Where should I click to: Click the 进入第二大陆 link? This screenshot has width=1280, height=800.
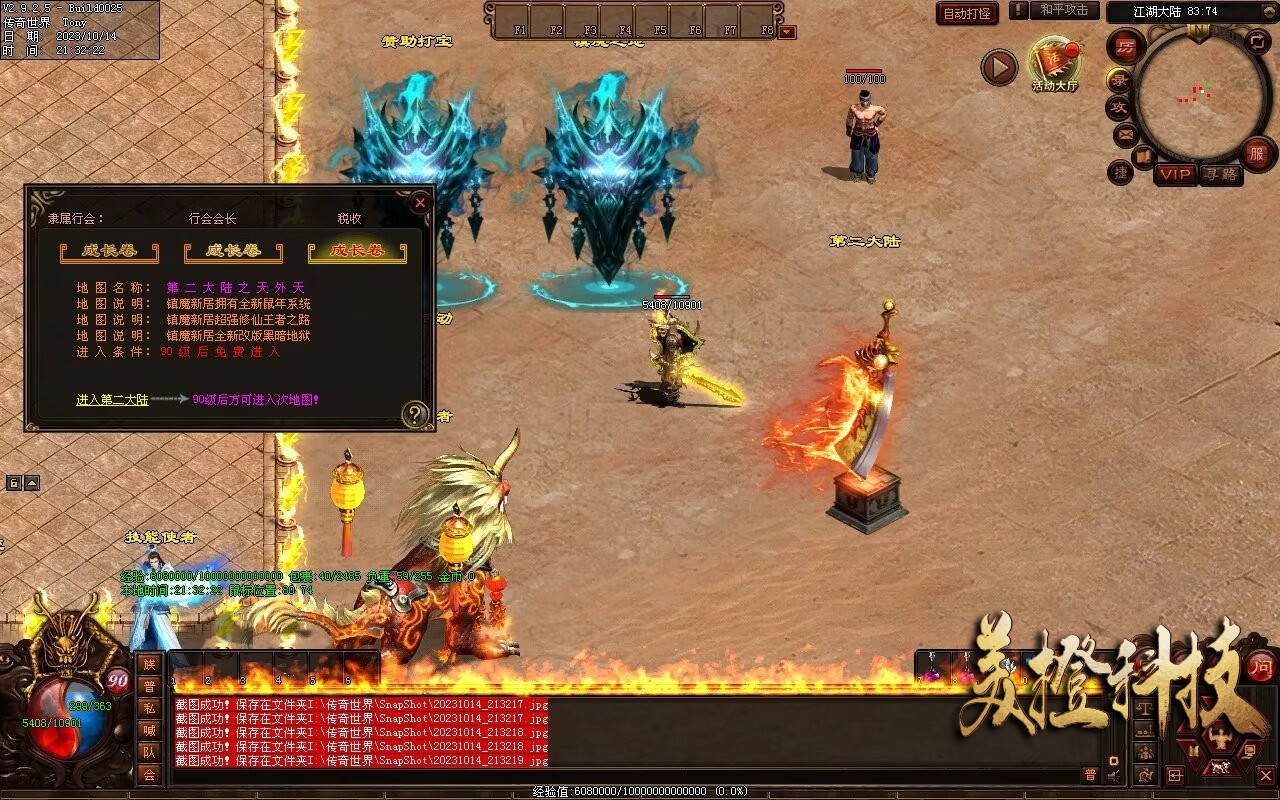(x=112, y=400)
